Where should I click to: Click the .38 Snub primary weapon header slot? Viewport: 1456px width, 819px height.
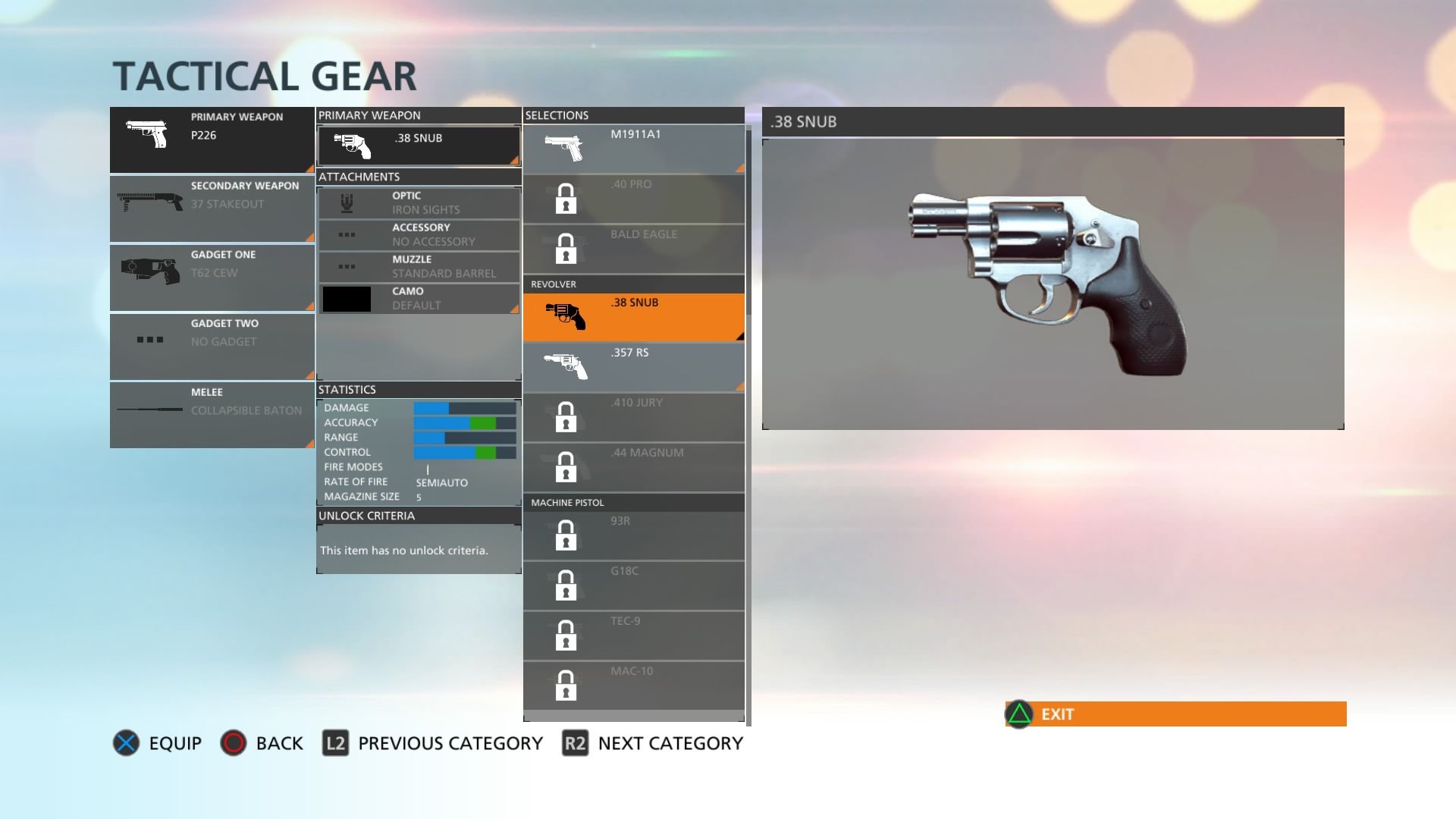pos(419,146)
